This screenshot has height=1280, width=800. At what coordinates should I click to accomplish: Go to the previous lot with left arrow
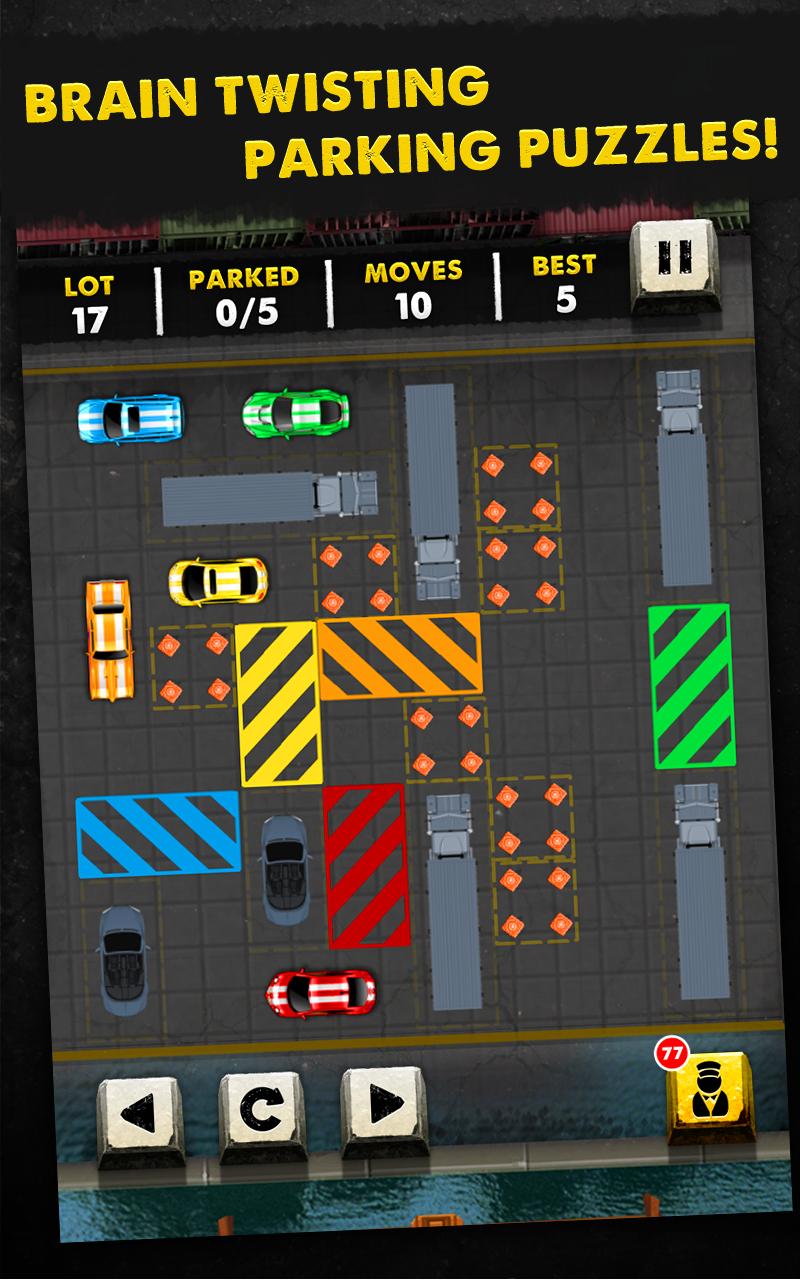click(x=141, y=1111)
